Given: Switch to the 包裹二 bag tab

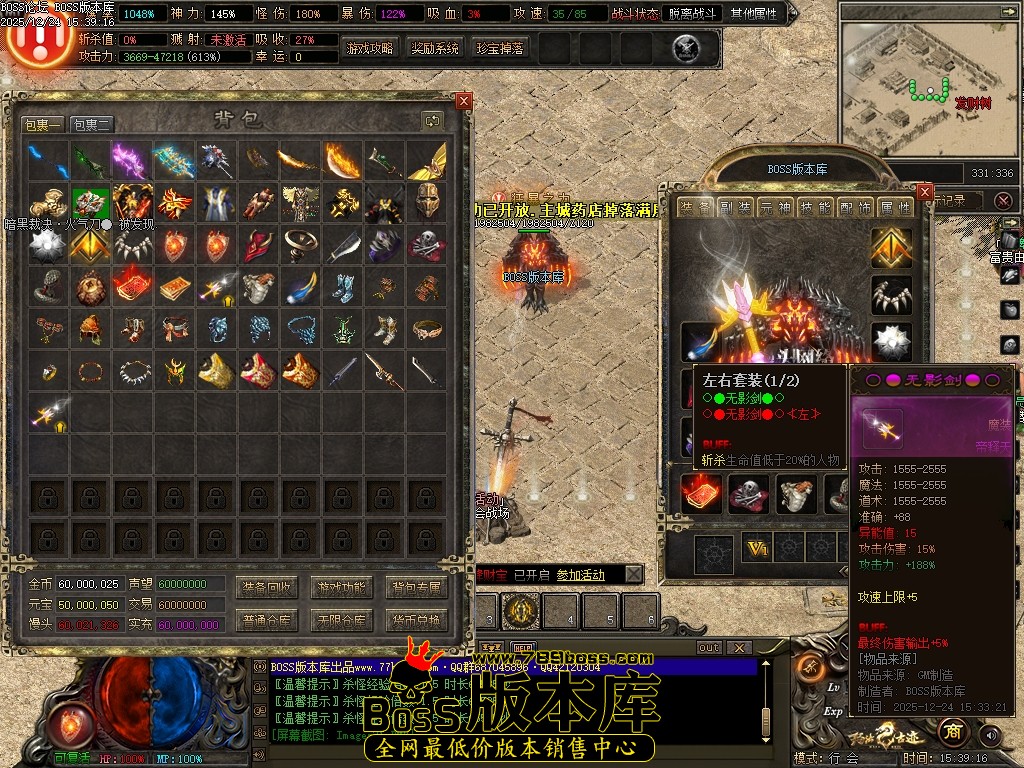Looking at the screenshot, I should pos(92,125).
